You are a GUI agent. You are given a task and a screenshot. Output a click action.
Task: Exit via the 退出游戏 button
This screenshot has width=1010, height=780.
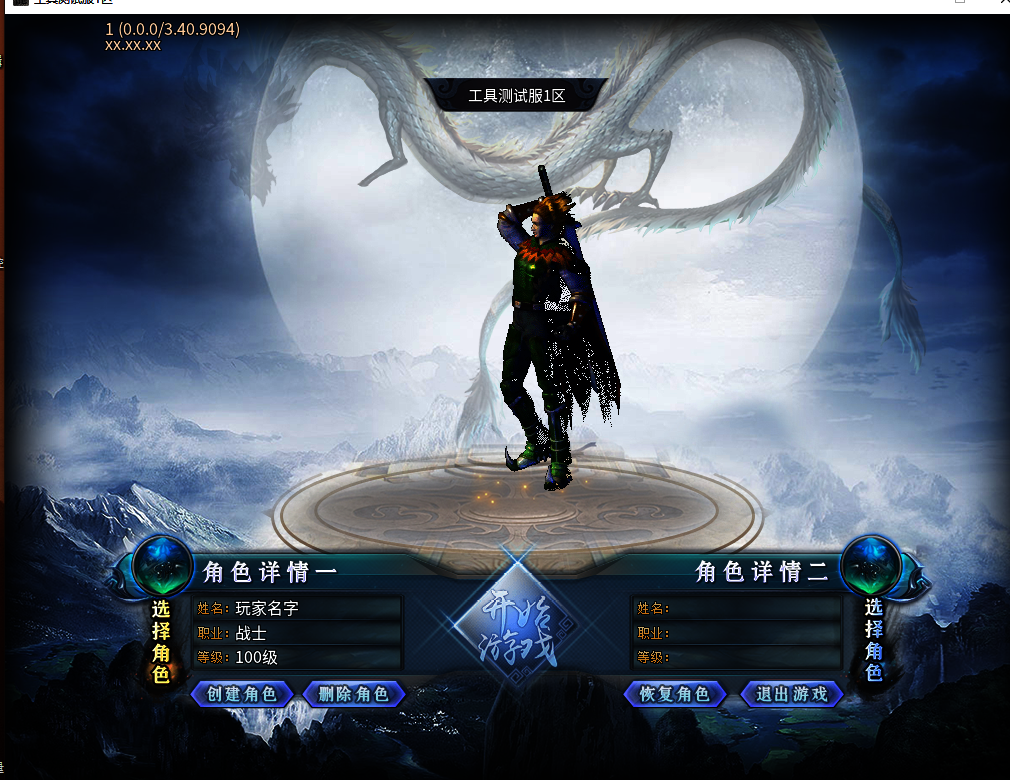point(792,694)
